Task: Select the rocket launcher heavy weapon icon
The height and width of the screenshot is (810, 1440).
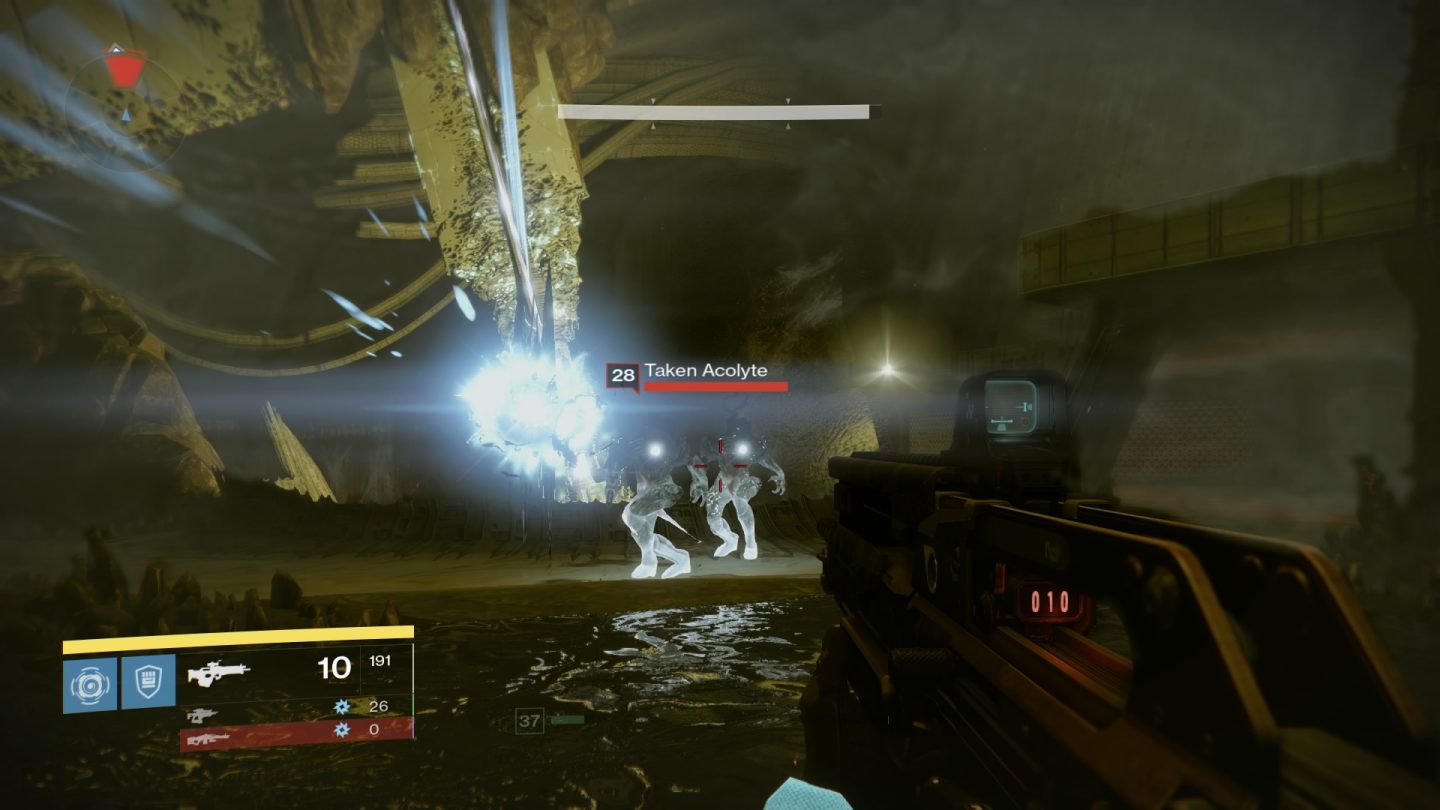Action: pyautogui.click(x=207, y=740)
